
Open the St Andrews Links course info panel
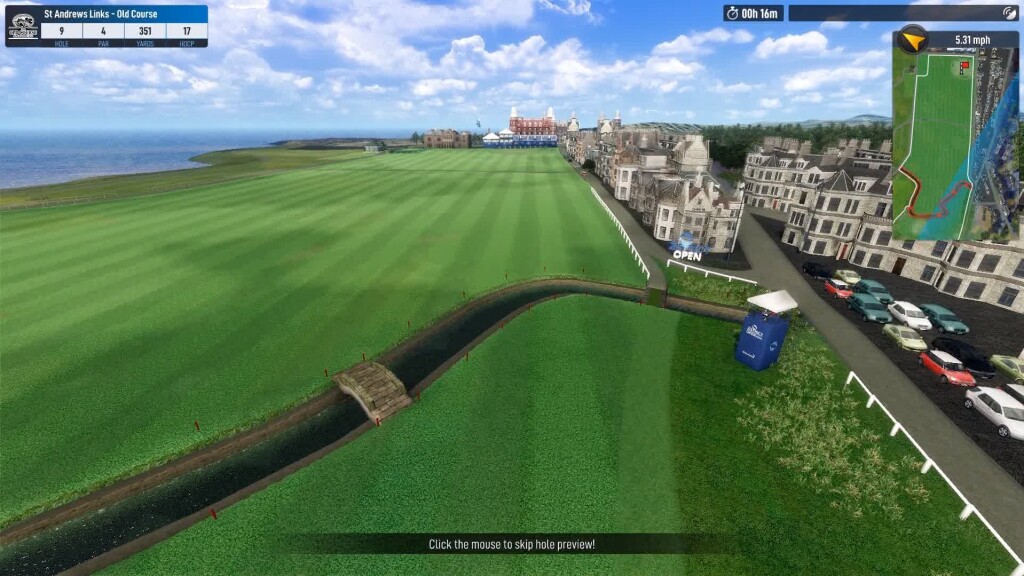coord(107,25)
